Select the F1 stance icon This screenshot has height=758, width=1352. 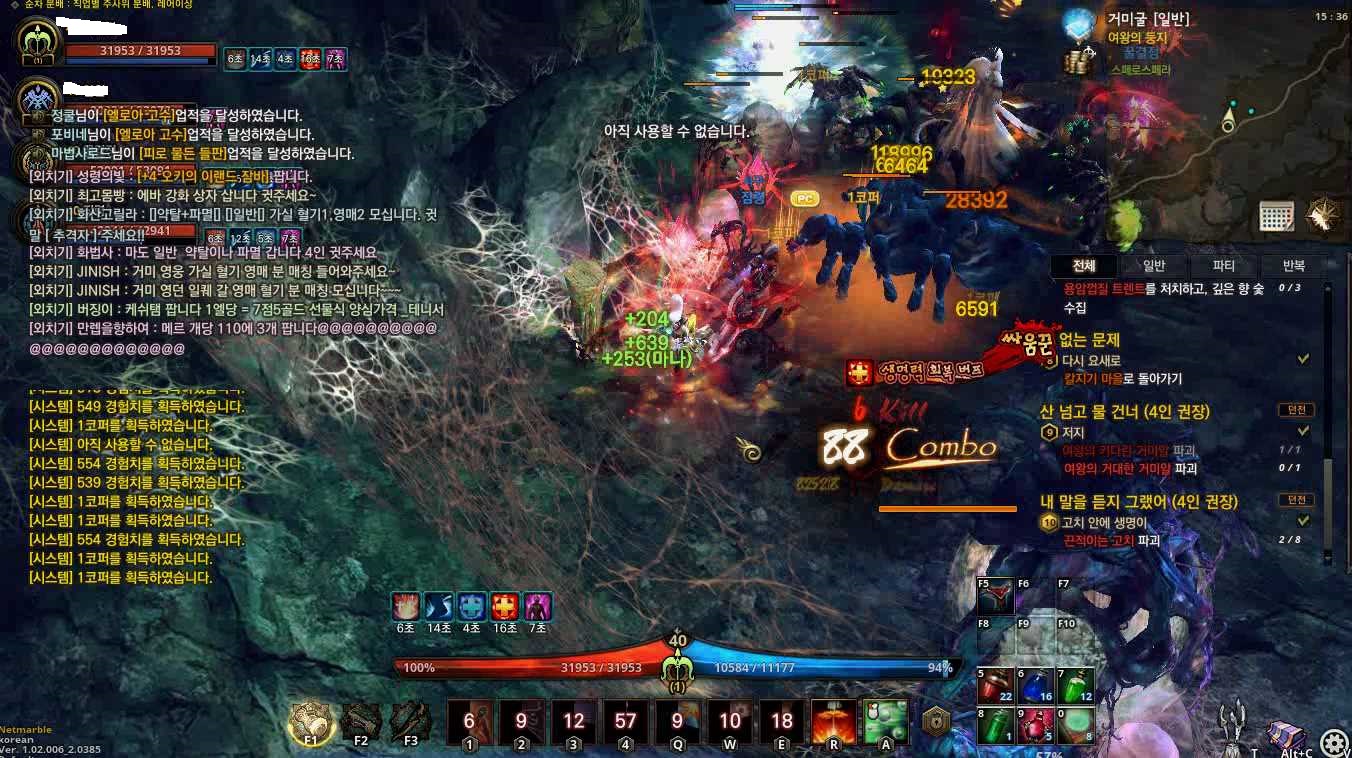[310, 722]
